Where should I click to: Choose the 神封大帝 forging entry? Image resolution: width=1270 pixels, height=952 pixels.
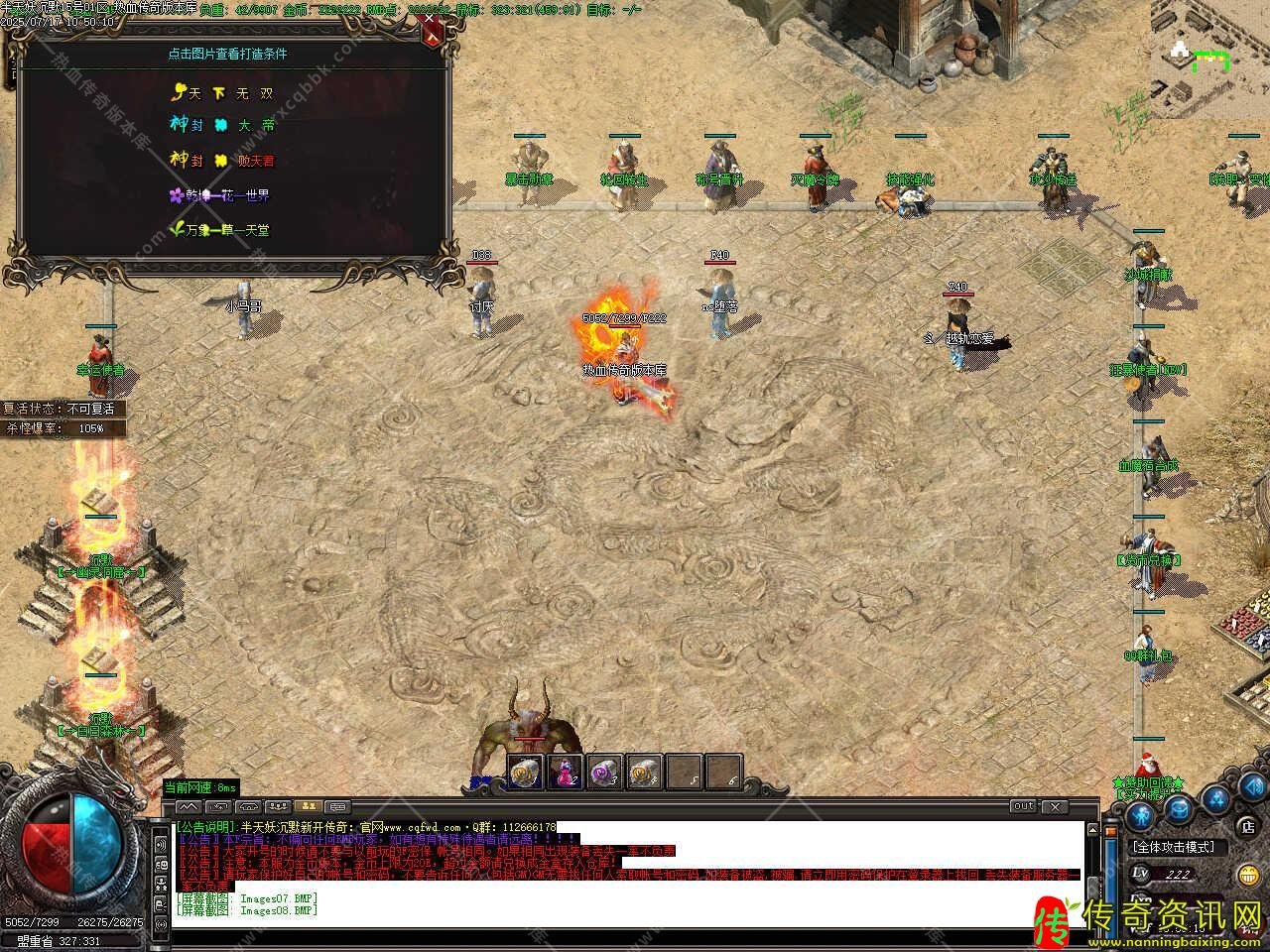point(222,126)
